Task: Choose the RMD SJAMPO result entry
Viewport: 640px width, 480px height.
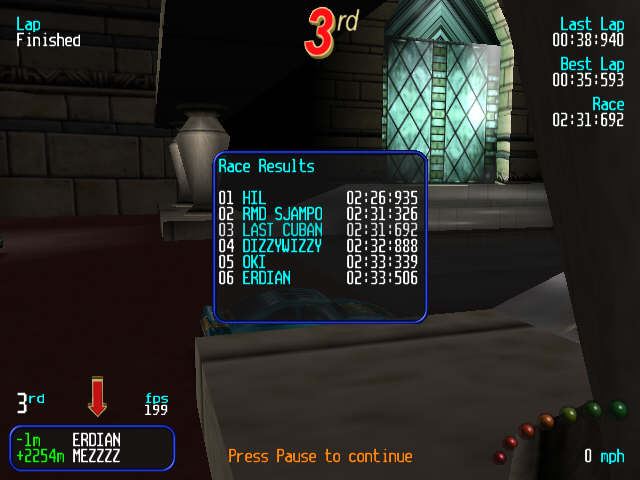Action: [x=318, y=214]
